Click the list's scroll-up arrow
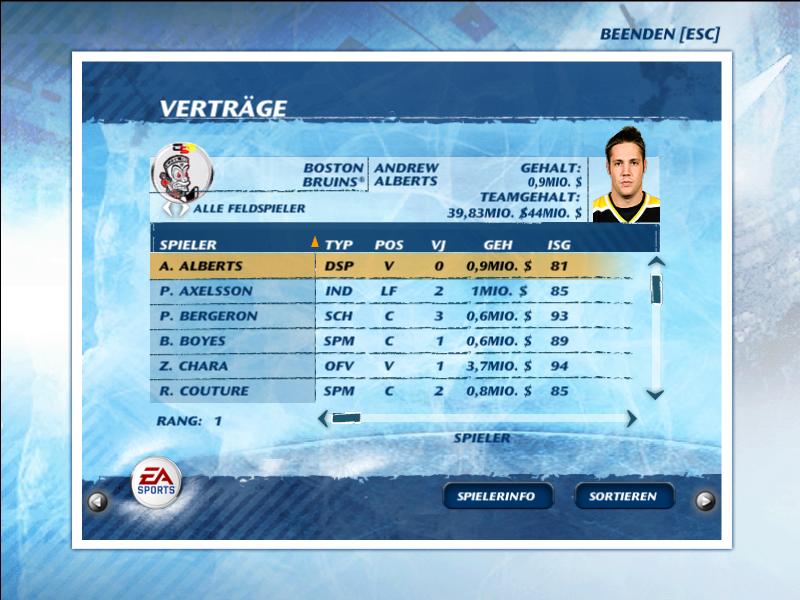 [656, 263]
